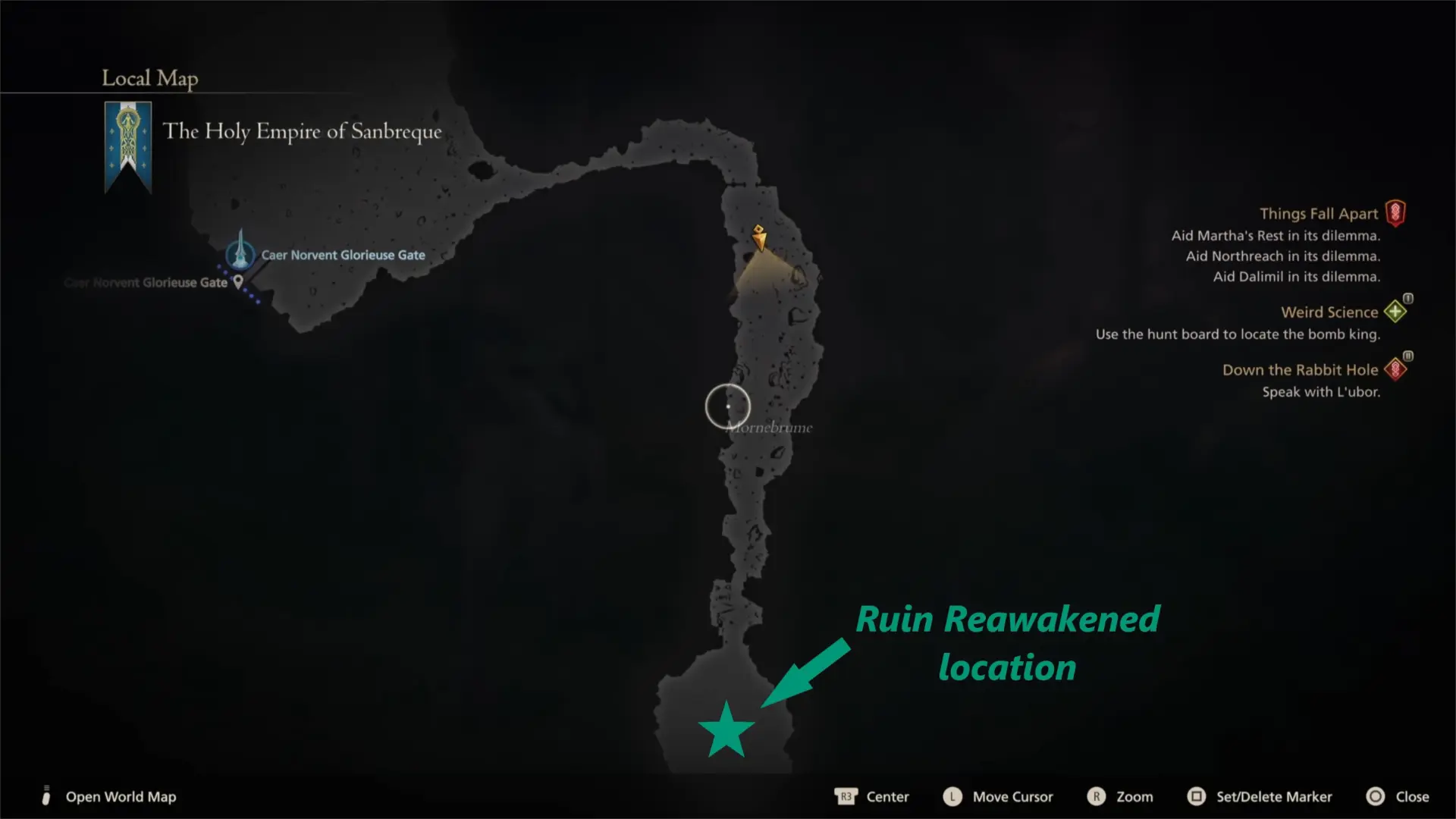Activate the Open World Map option
The width and height of the screenshot is (1456, 819).
pos(121,796)
